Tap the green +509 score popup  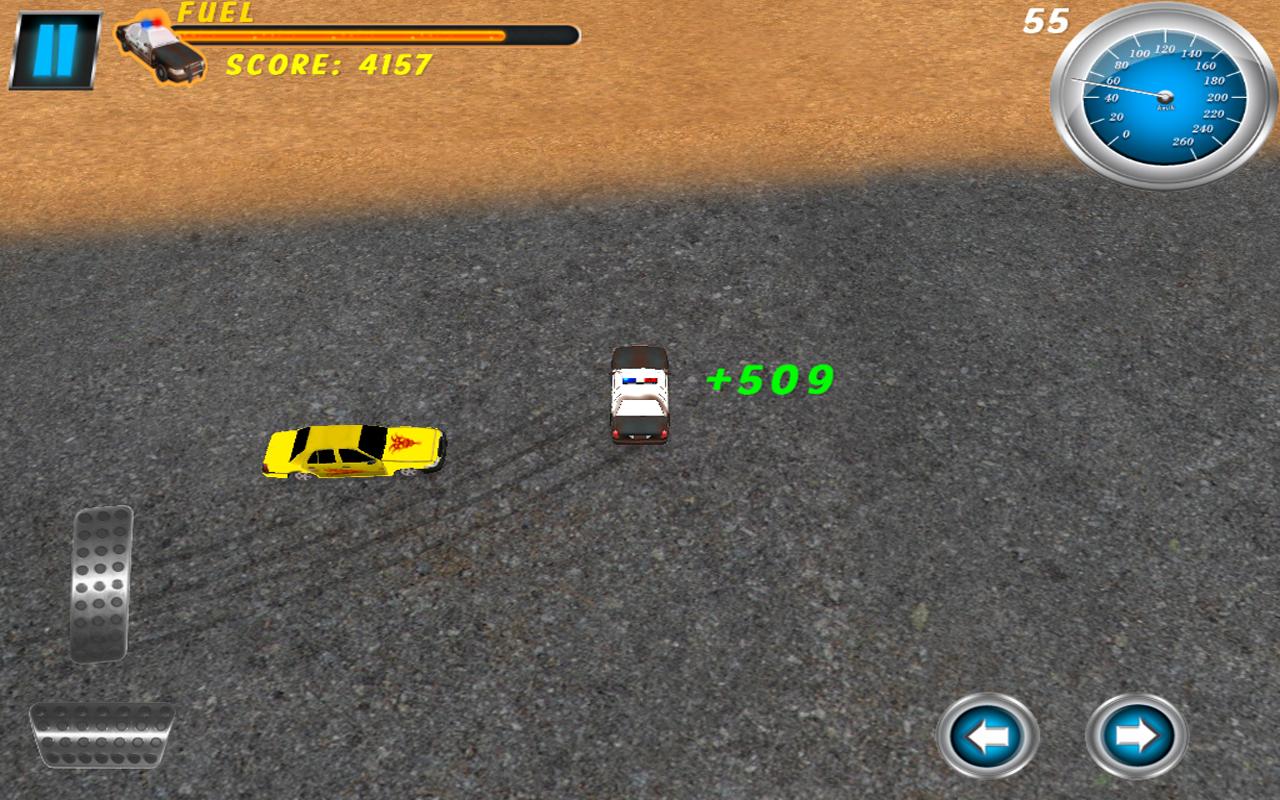(x=768, y=380)
